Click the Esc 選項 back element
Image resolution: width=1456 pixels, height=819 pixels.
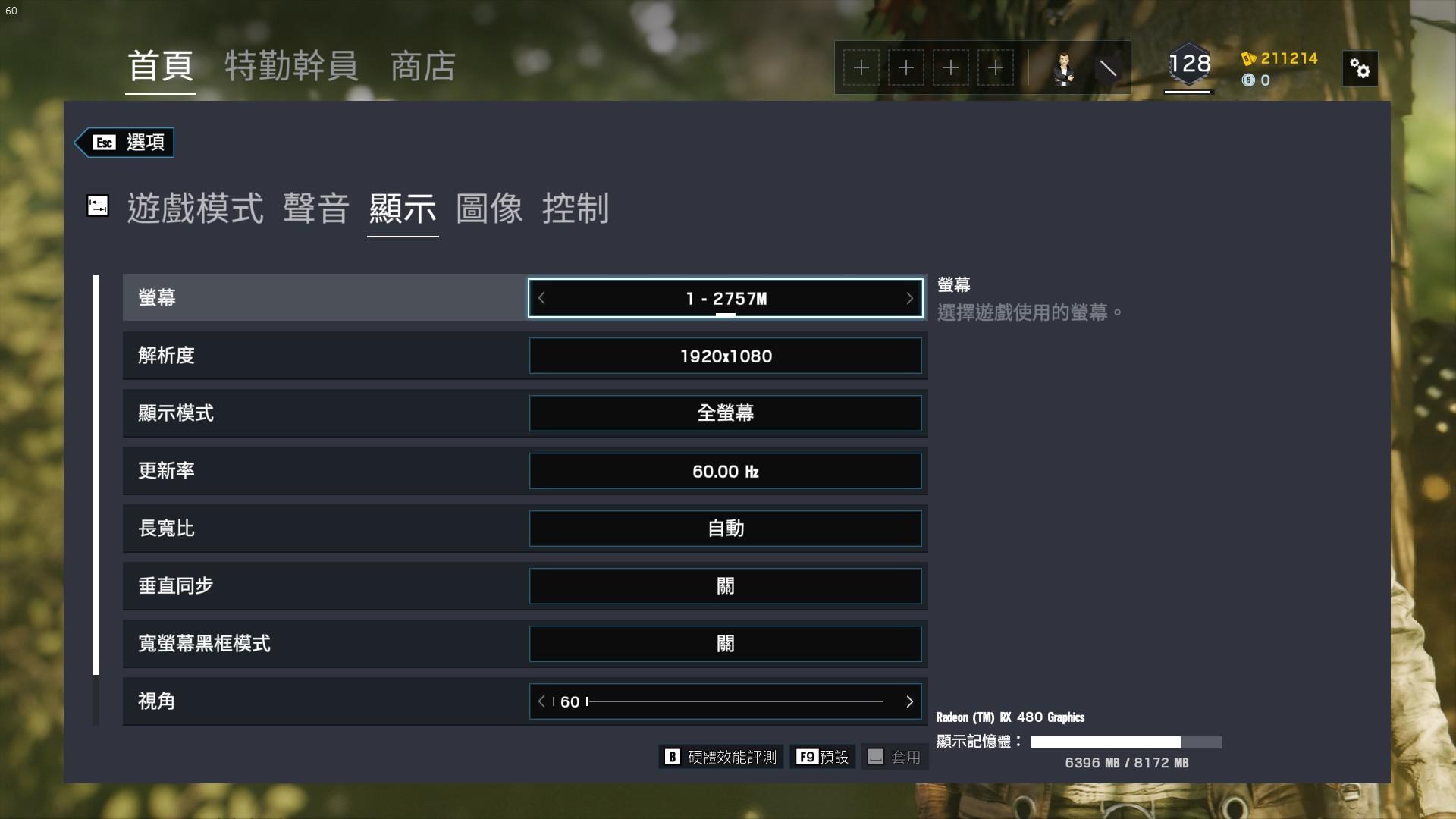pyautogui.click(x=124, y=142)
